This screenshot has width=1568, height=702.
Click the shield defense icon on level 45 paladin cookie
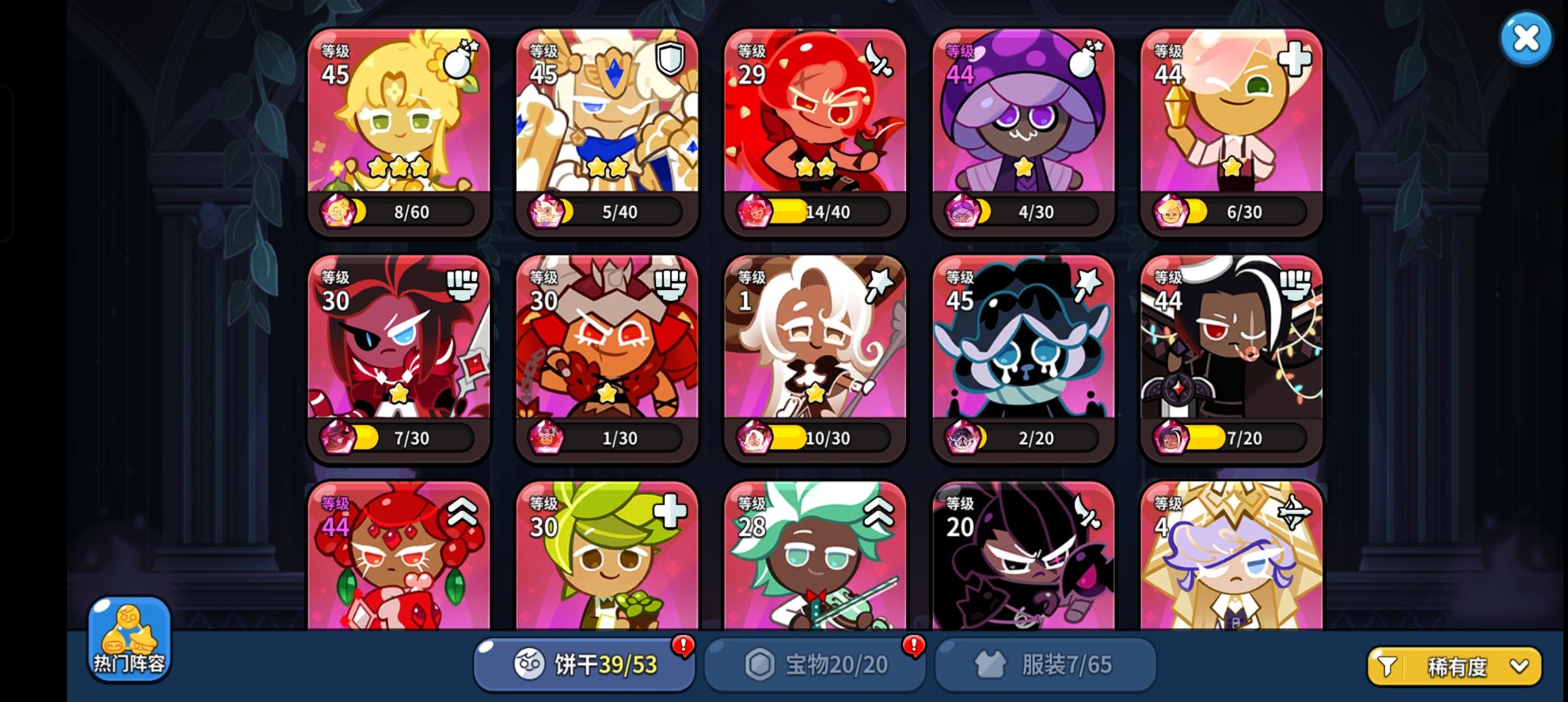[672, 59]
